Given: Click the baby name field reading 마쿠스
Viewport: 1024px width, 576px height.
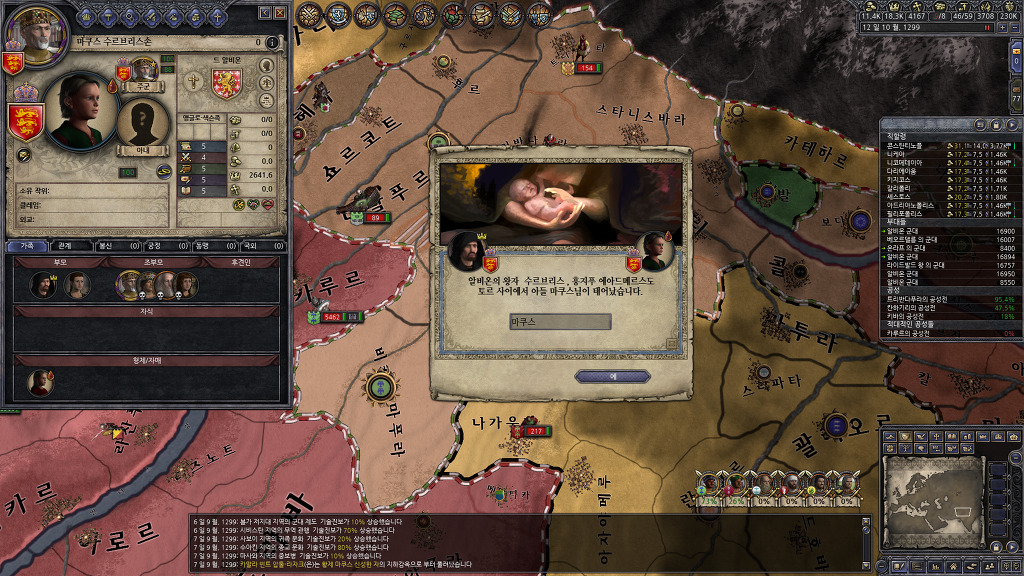Looking at the screenshot, I should click(x=560, y=322).
